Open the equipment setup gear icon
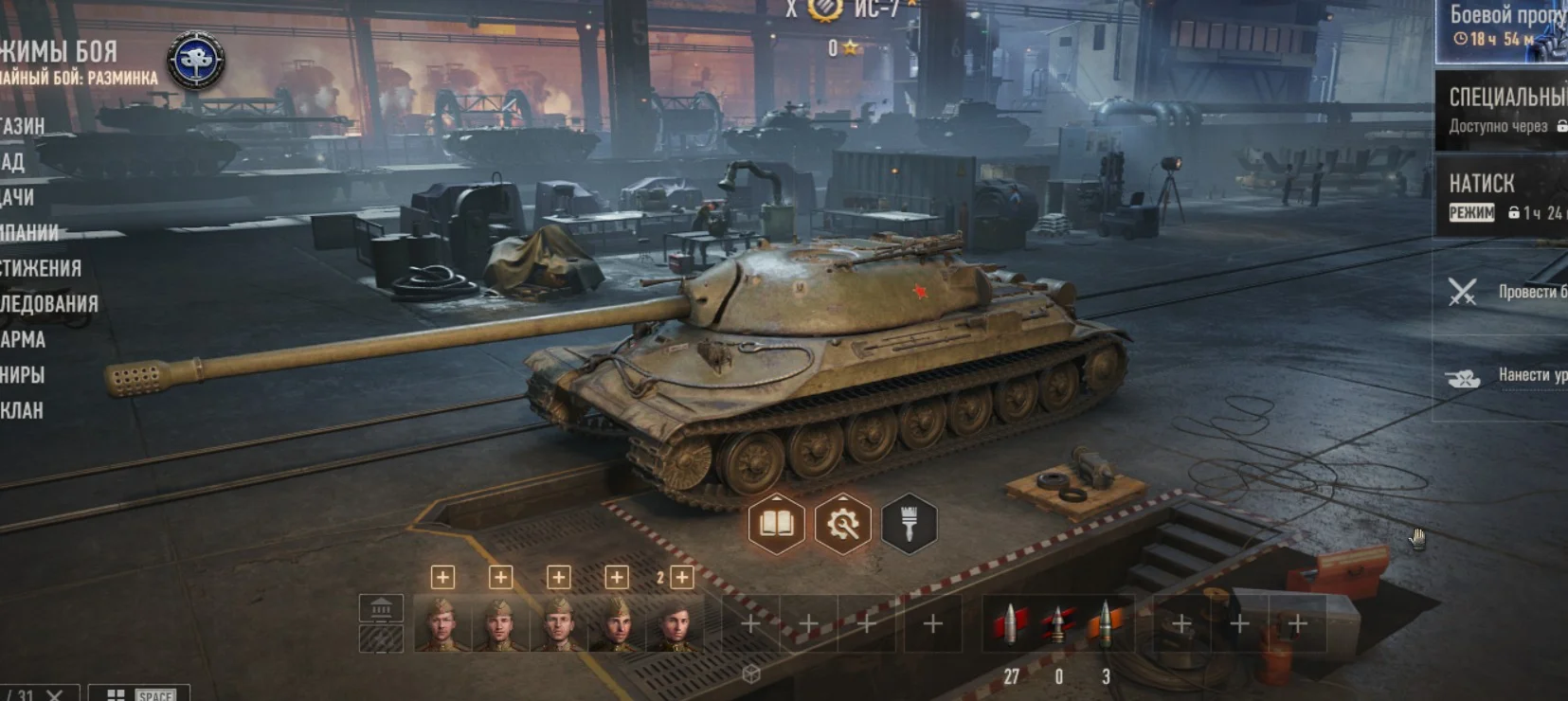Screen dimensions: 1568x701 tap(842, 525)
